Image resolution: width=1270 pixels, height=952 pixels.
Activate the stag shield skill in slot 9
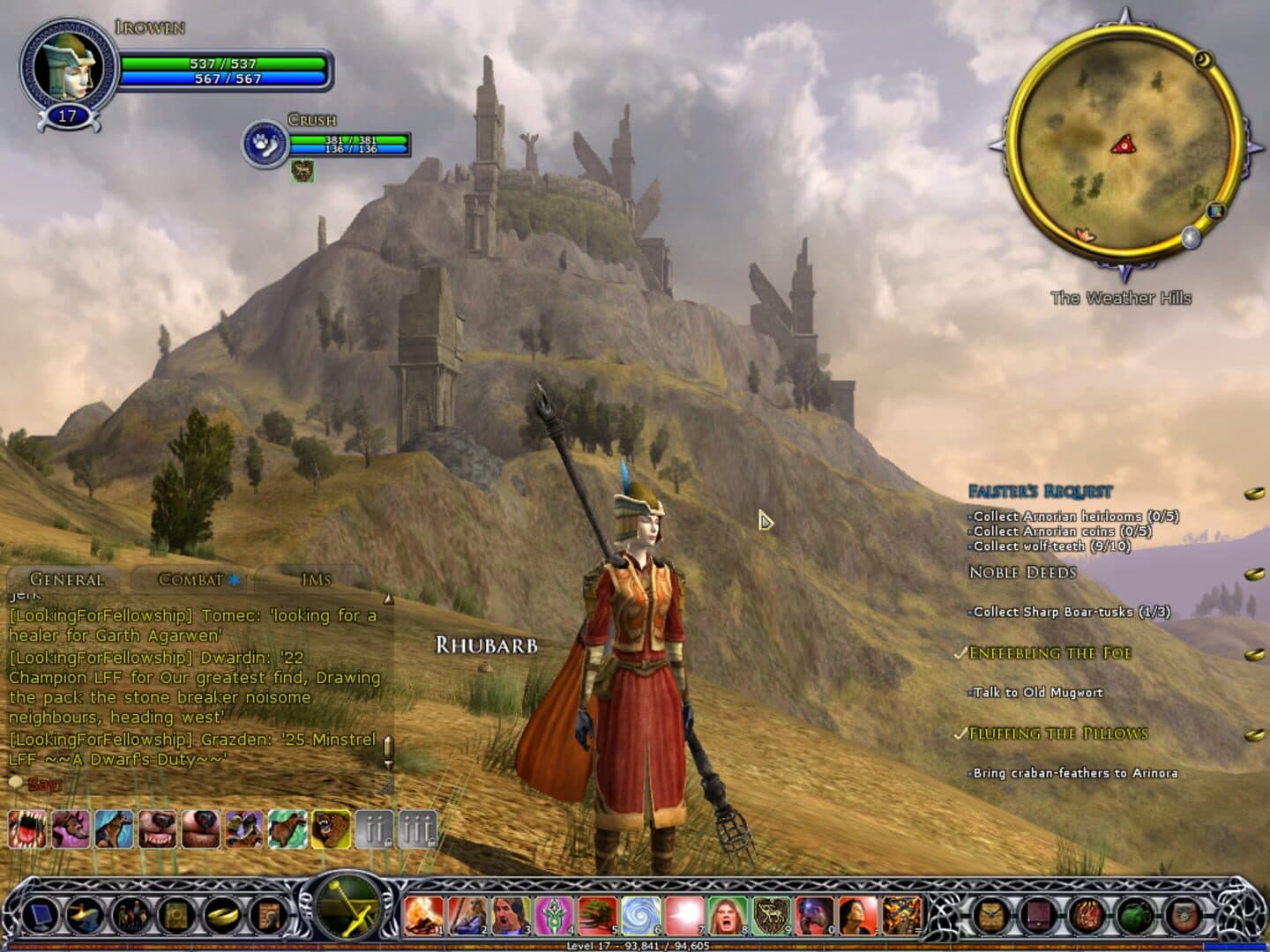(771, 915)
